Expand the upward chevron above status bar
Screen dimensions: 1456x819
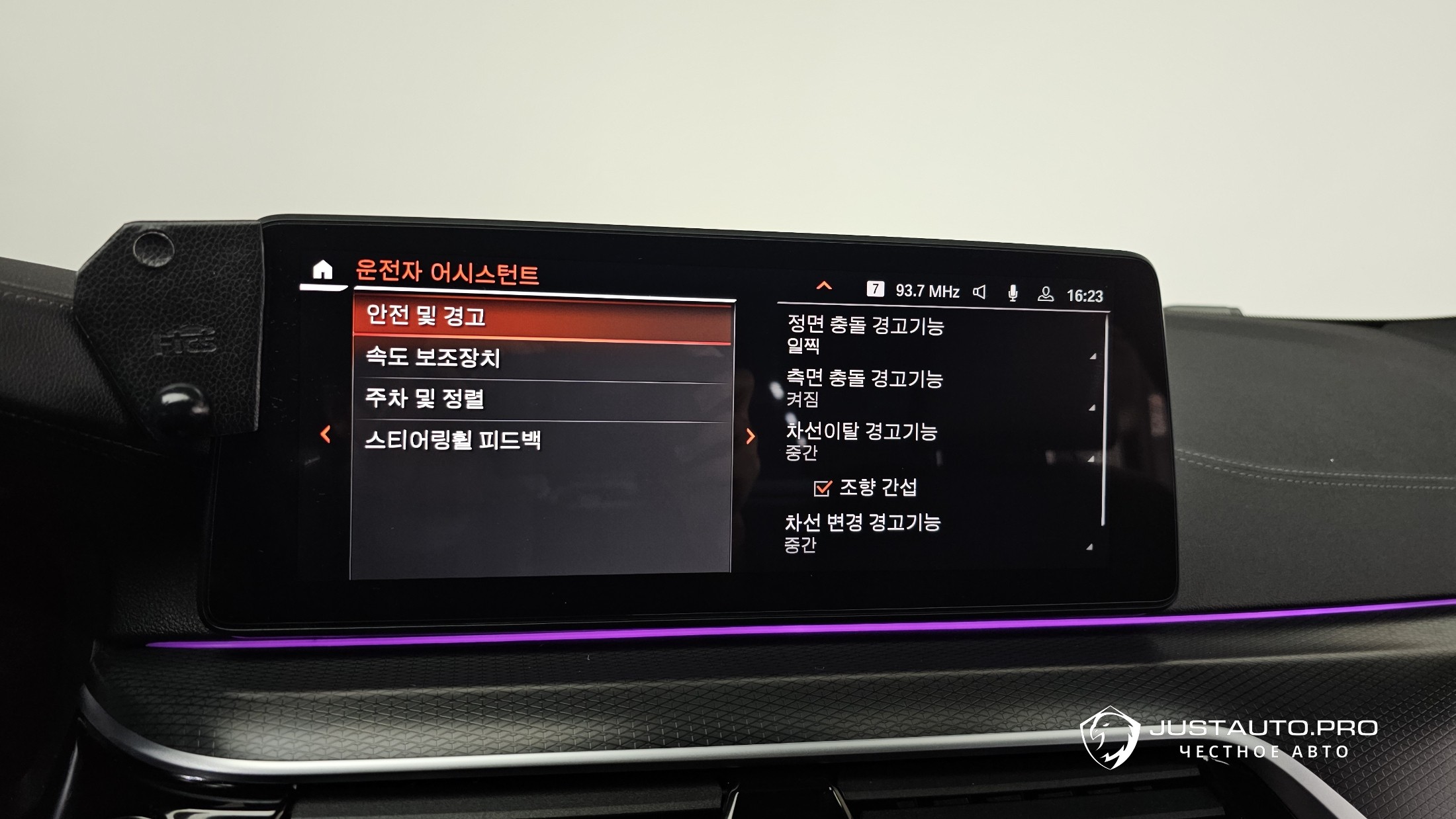(824, 286)
